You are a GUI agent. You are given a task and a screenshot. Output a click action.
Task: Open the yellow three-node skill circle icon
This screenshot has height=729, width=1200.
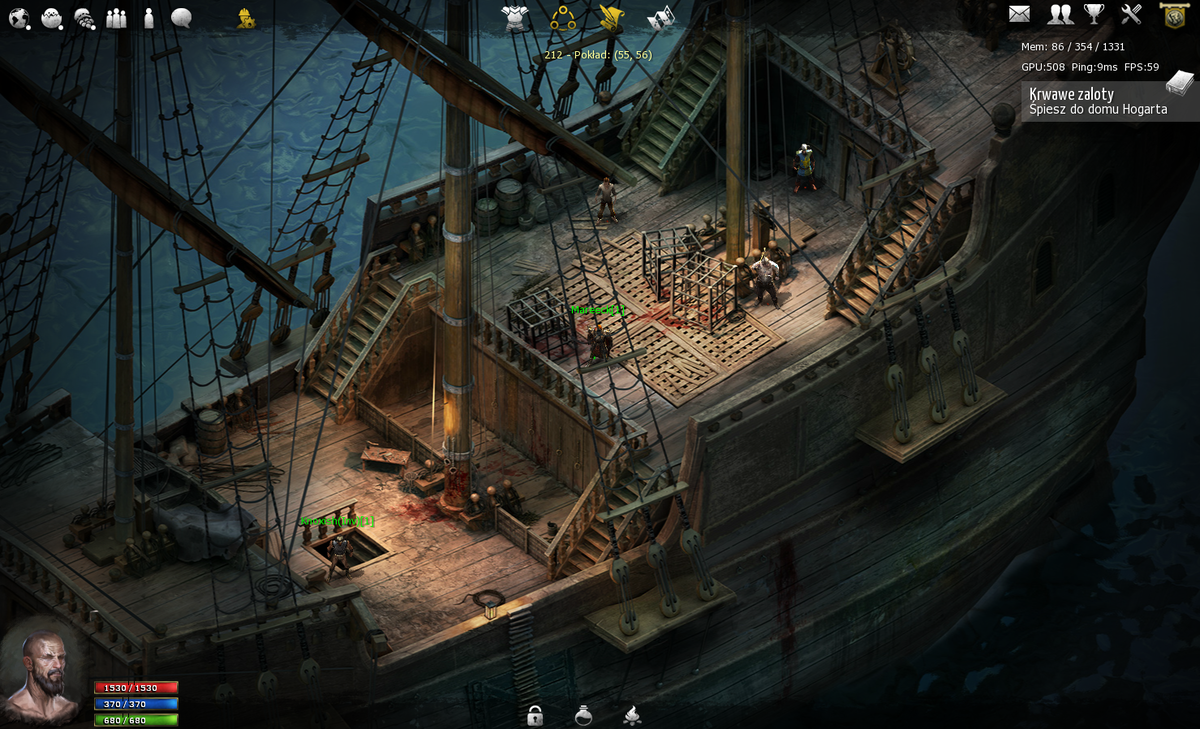563,17
